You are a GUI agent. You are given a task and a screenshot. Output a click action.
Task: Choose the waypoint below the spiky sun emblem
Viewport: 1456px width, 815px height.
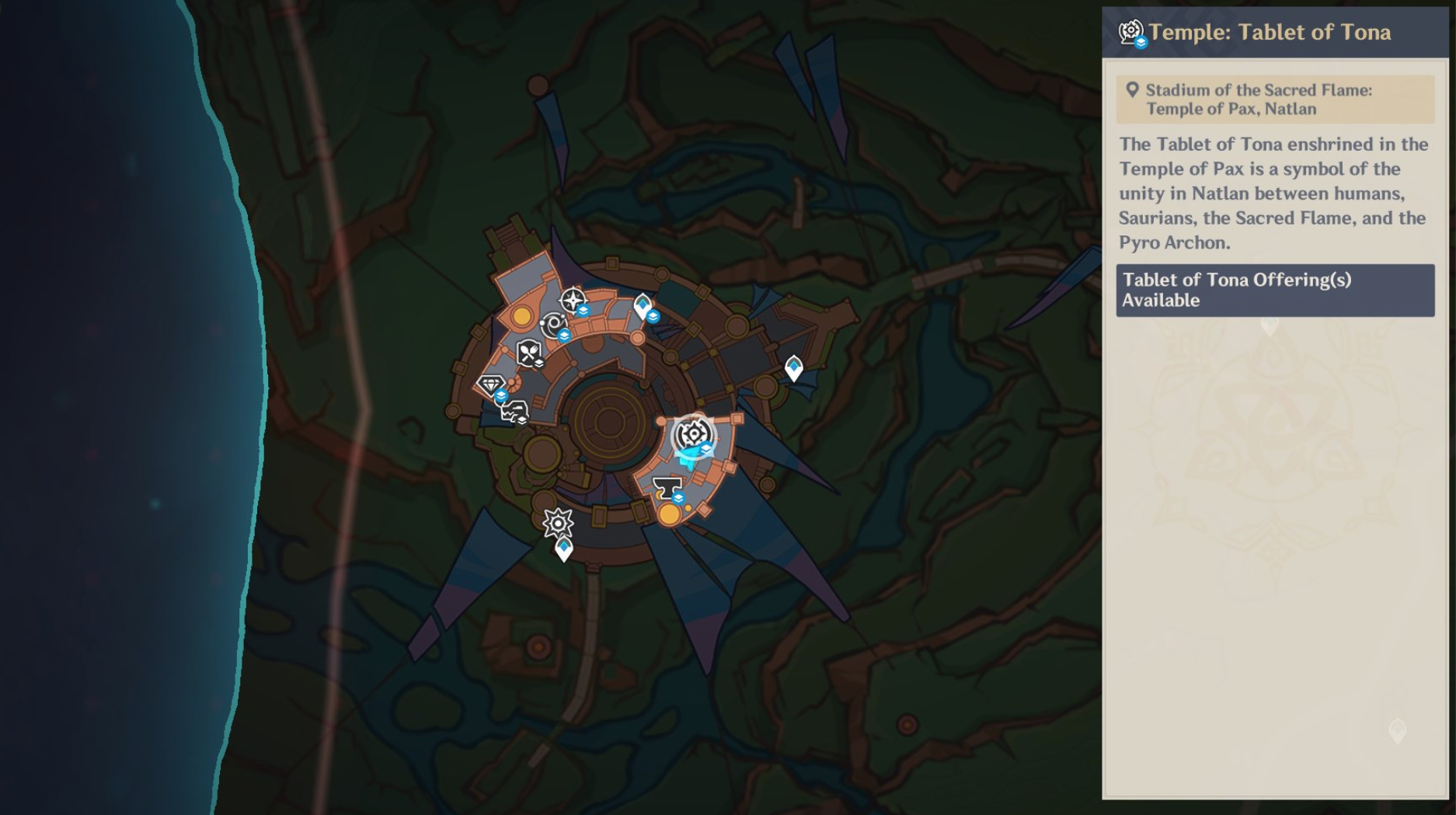564,550
